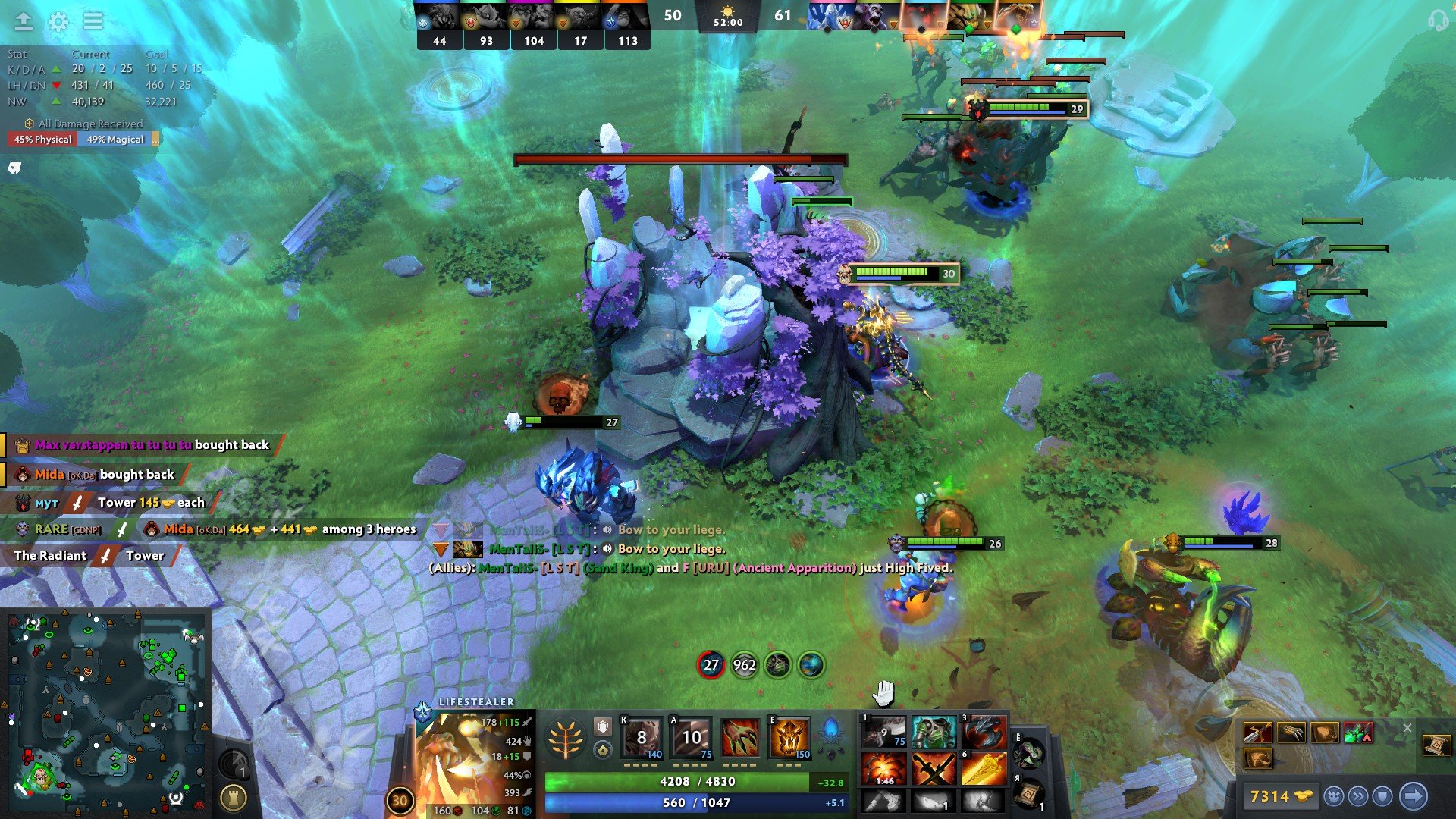Screen dimensions: 1456x819
Task: Click the sword item in quick-buy
Action: (1257, 733)
